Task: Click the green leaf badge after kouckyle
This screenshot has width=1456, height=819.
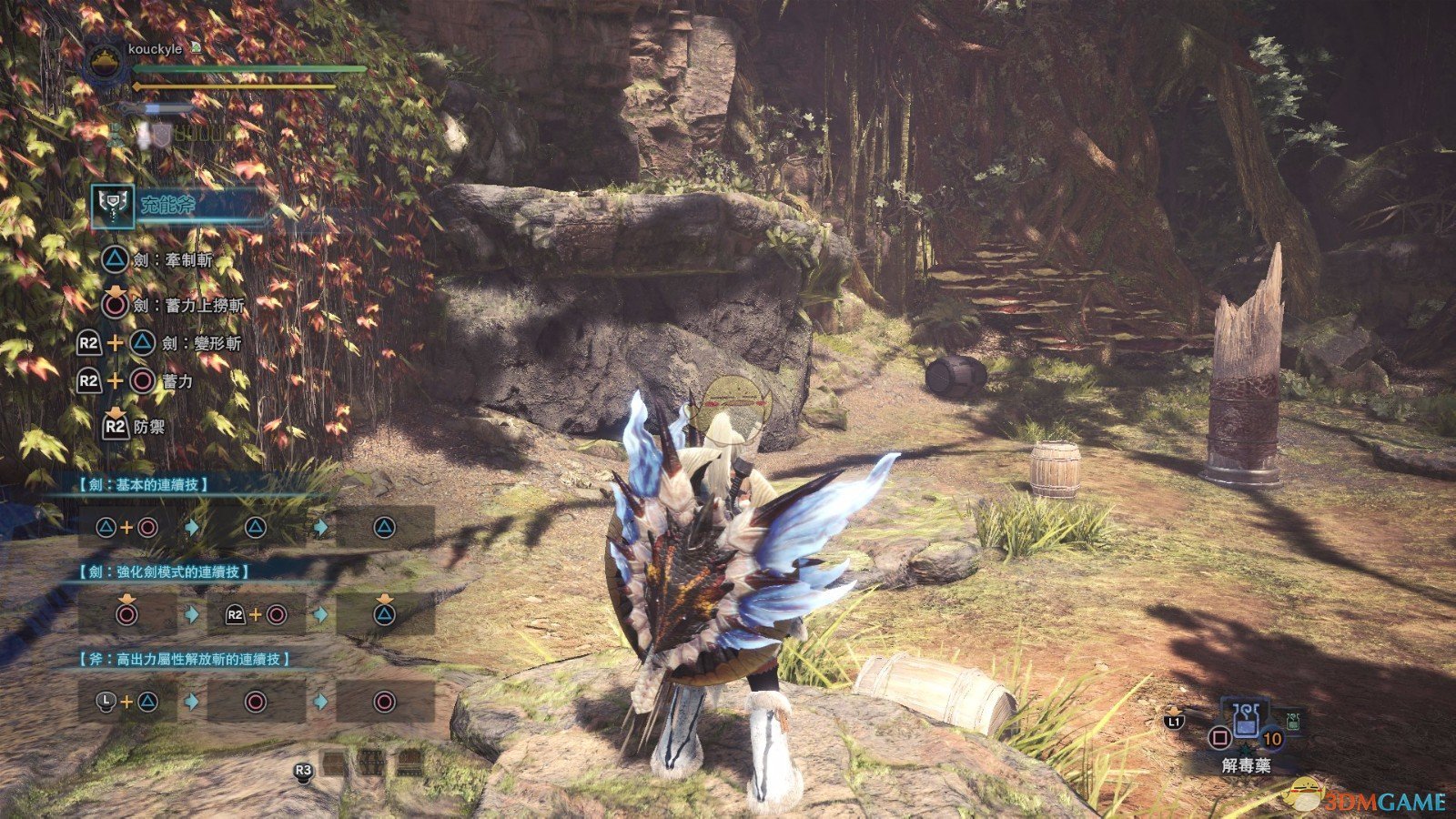Action: coord(197,47)
